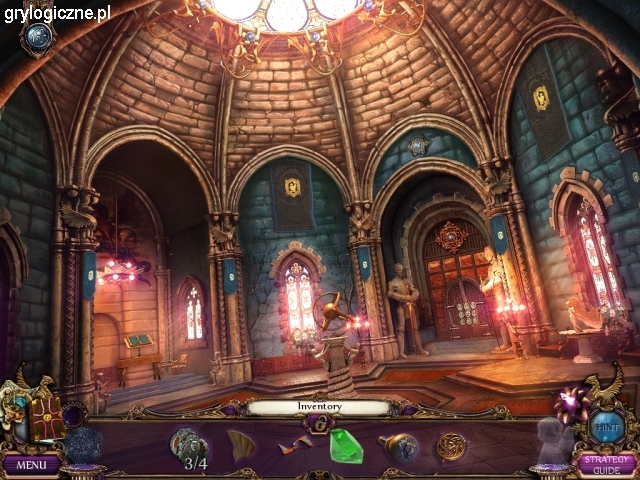Screen dimensions: 640x480
Task: Click the Inventory label bar
Action: coord(319,407)
